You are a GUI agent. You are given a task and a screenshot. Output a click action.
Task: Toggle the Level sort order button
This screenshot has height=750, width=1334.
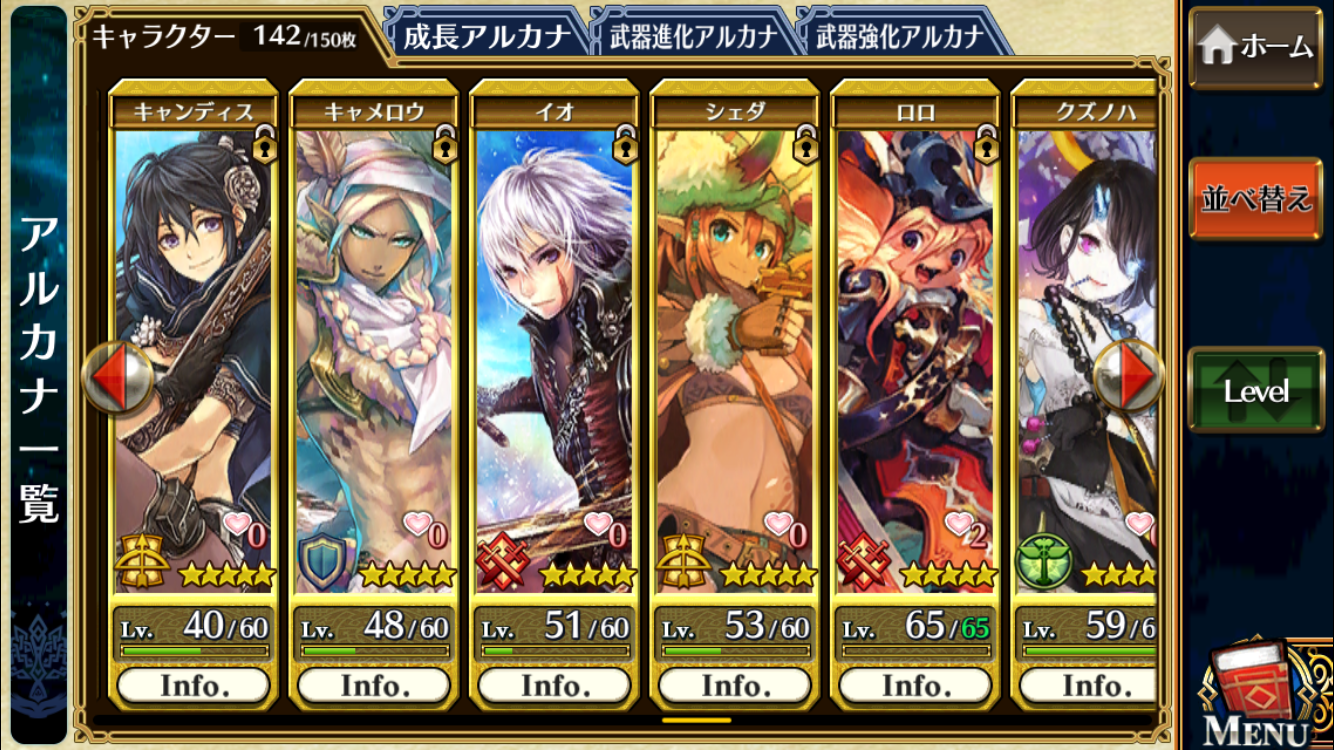click(x=1255, y=390)
